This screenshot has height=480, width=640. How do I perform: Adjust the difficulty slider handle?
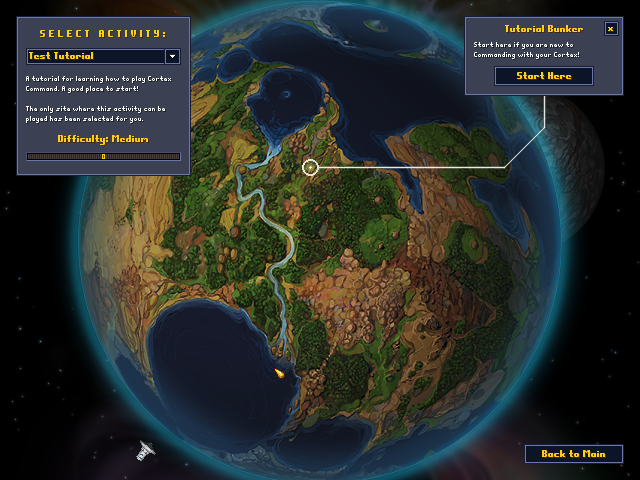point(103,156)
